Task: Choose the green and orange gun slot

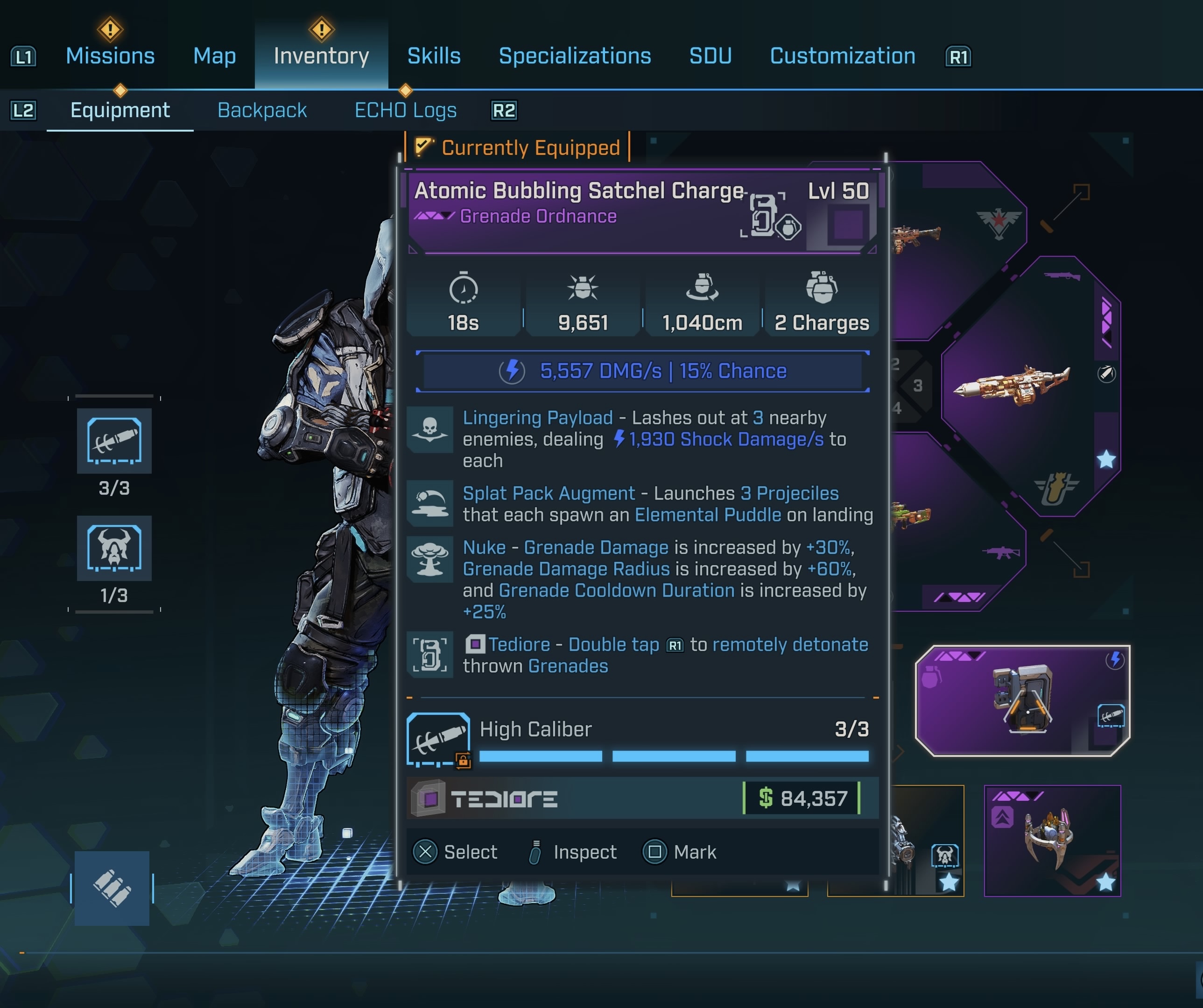Action: click(x=912, y=516)
